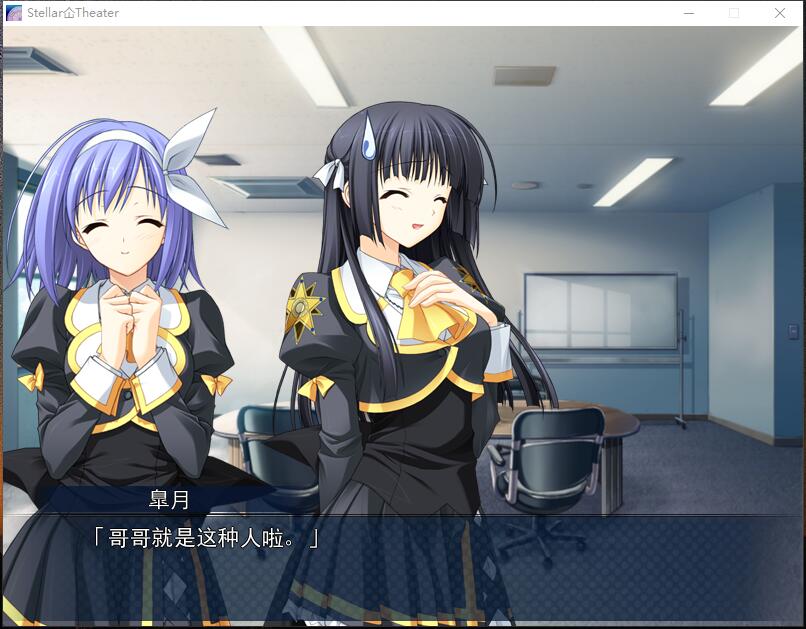Minimize the game window
806x629 pixels.
coord(689,13)
